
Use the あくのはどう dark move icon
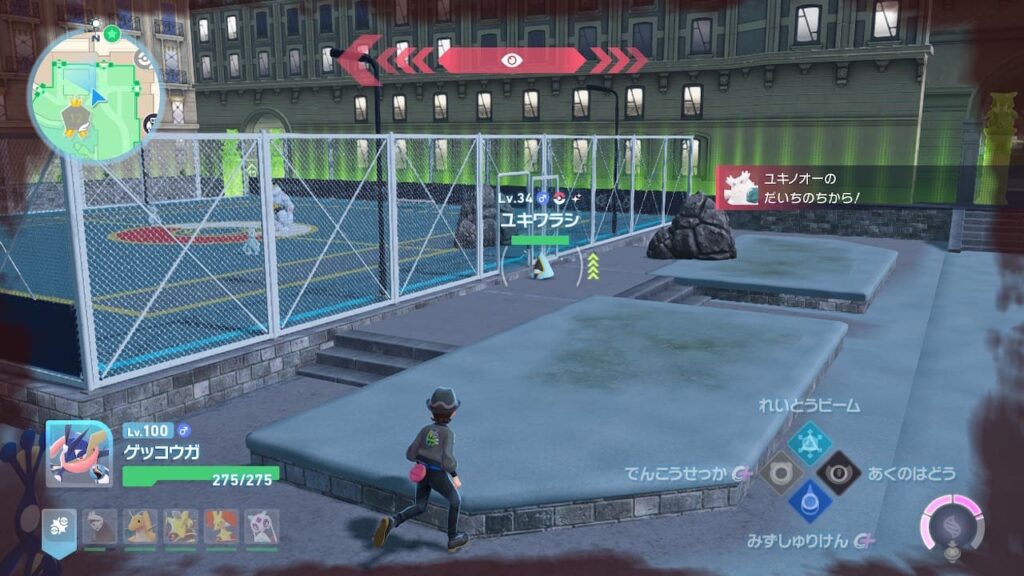point(838,472)
